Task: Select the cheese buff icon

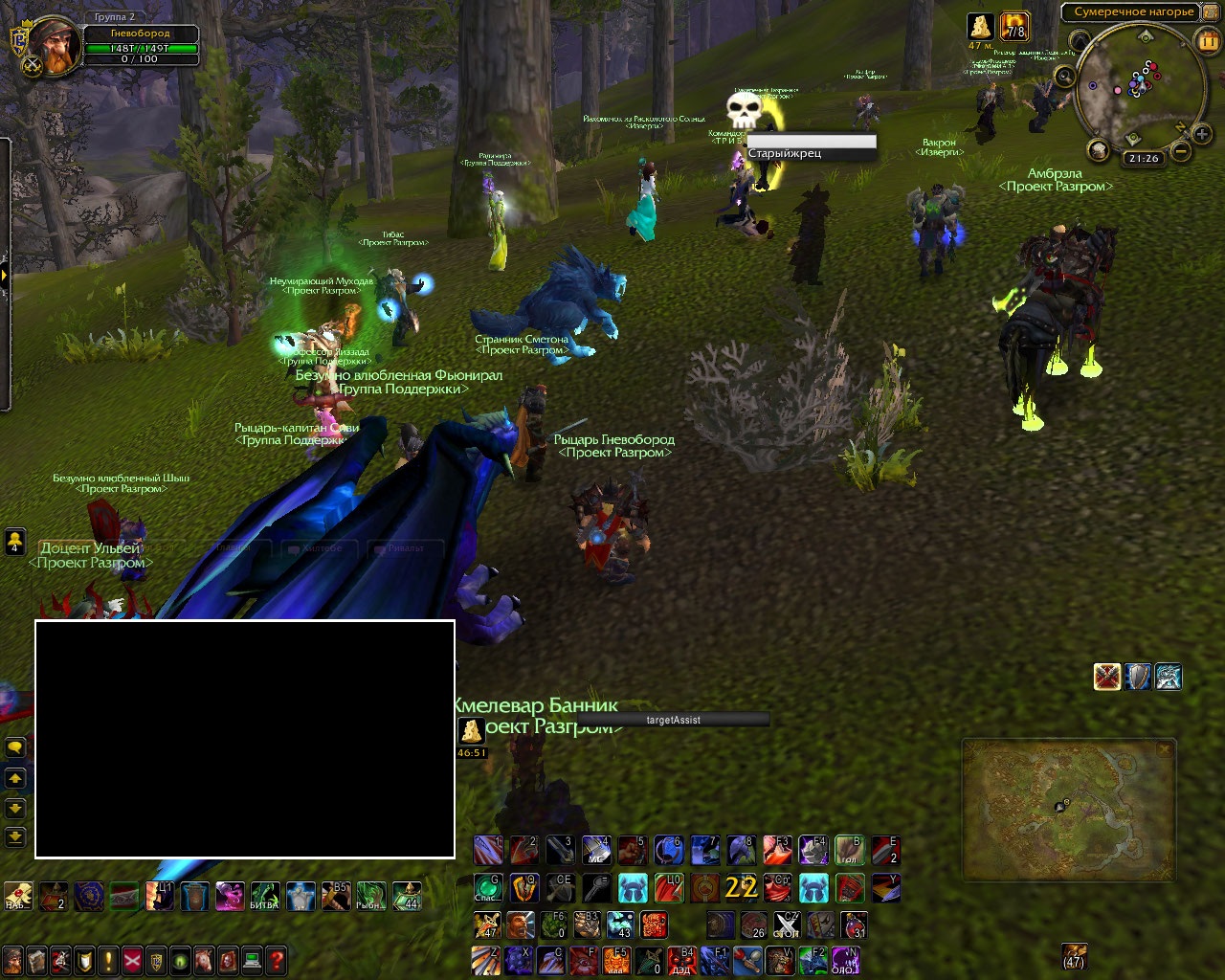Action: [x=980, y=26]
